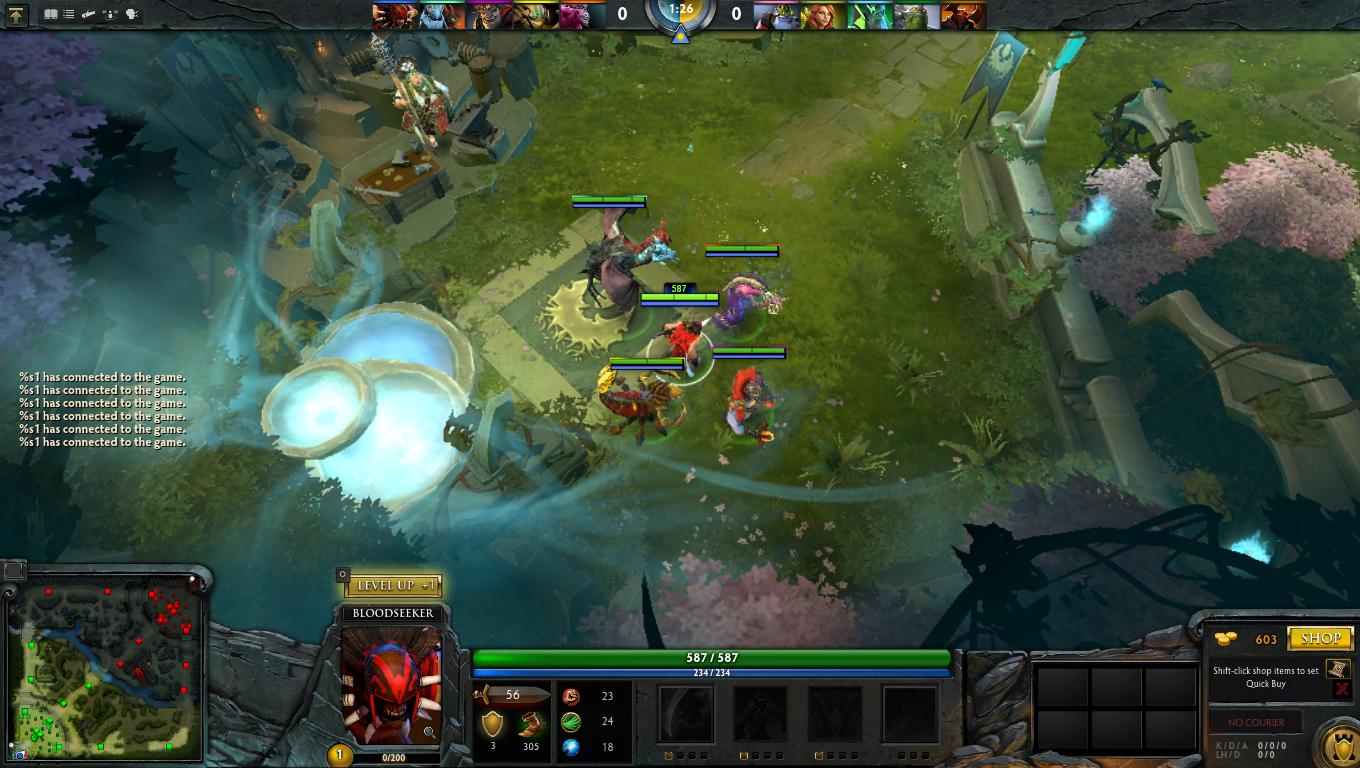Click the courier icon in the top menu

click(x=86, y=14)
